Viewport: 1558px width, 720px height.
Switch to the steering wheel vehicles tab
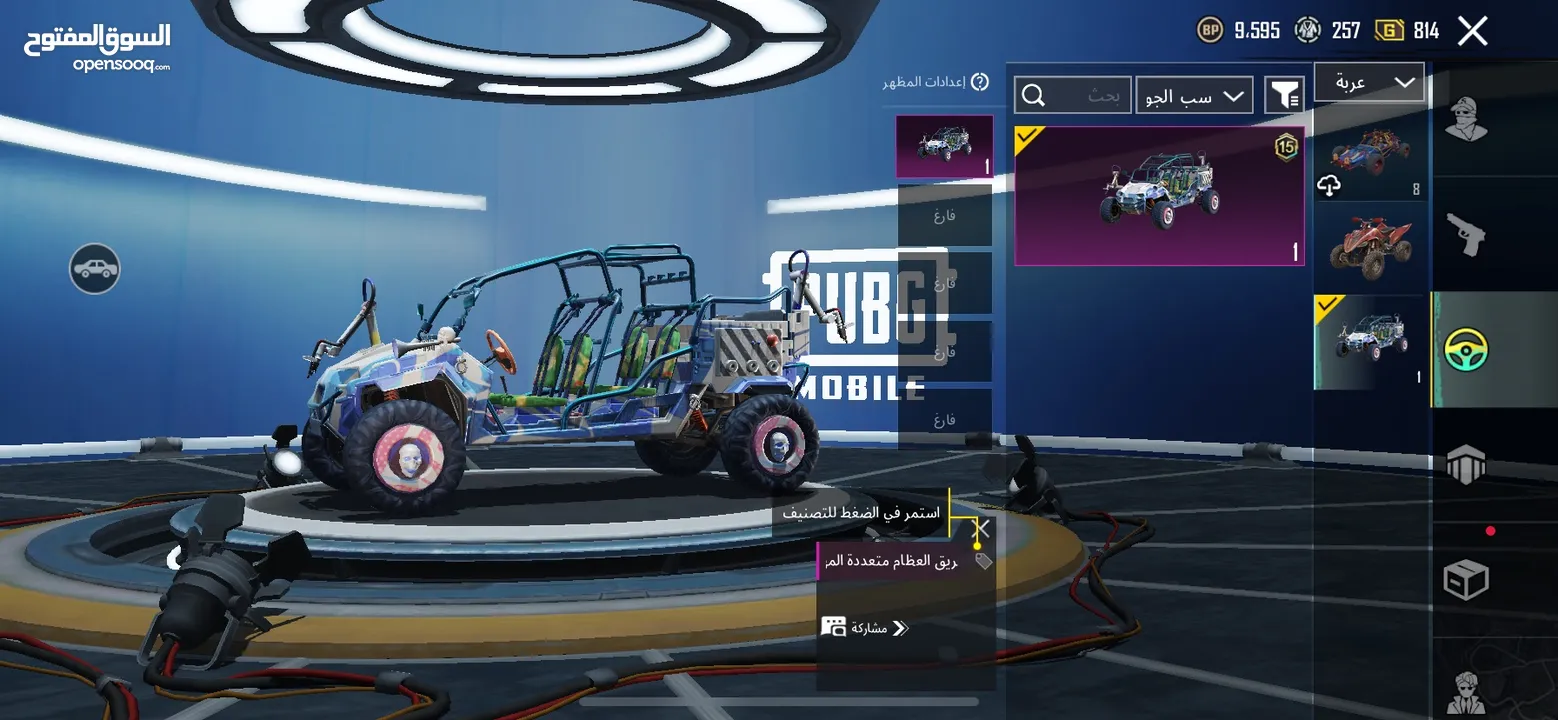(1466, 349)
